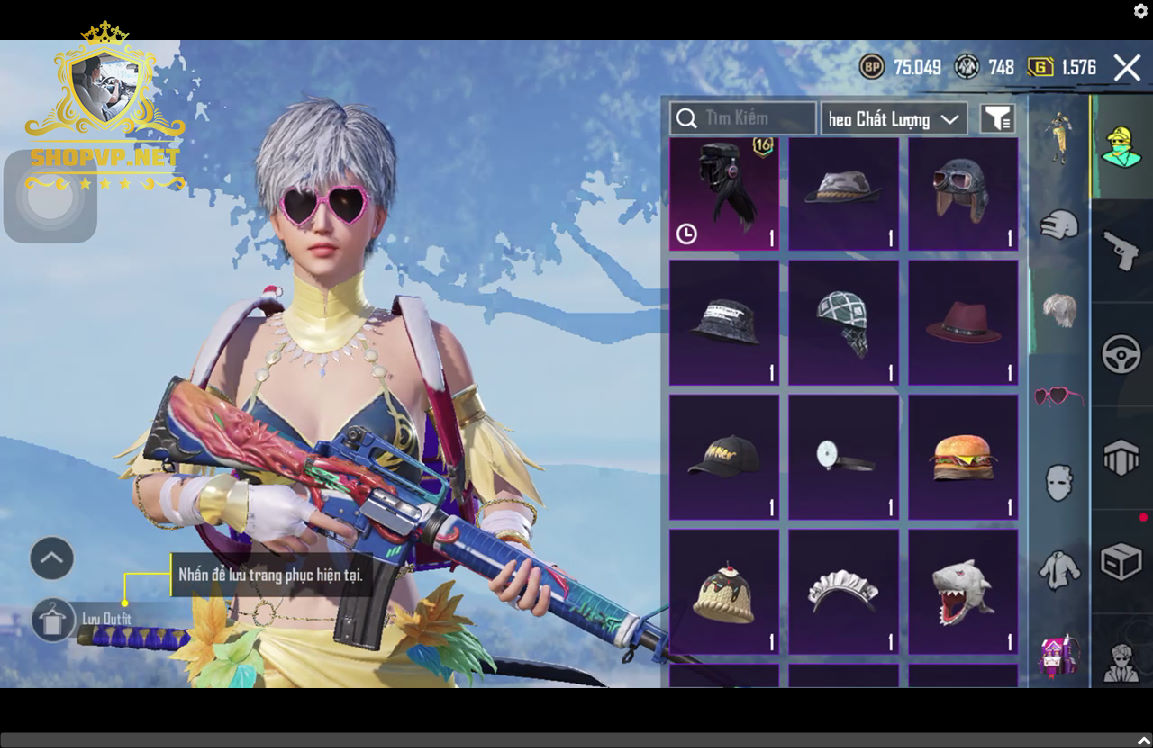Select the shark head hat item
The width and height of the screenshot is (1153, 748).
point(962,591)
